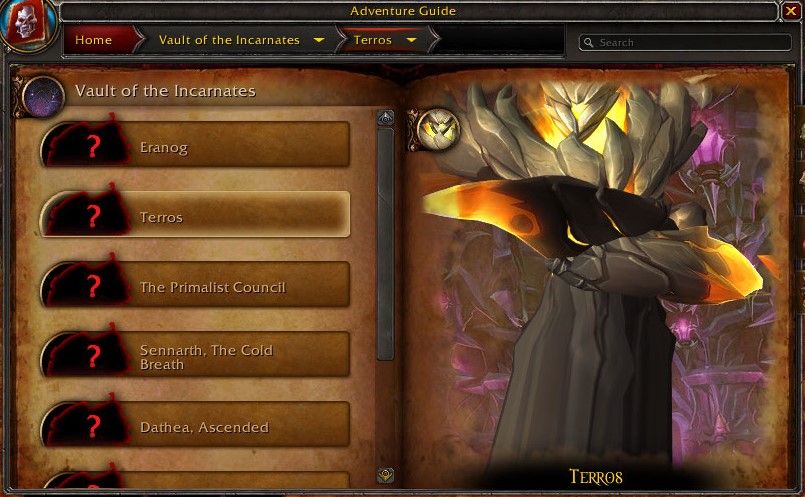805x497 pixels.
Task: Open the Terros breadcrumb dropdown
Action: (411, 40)
